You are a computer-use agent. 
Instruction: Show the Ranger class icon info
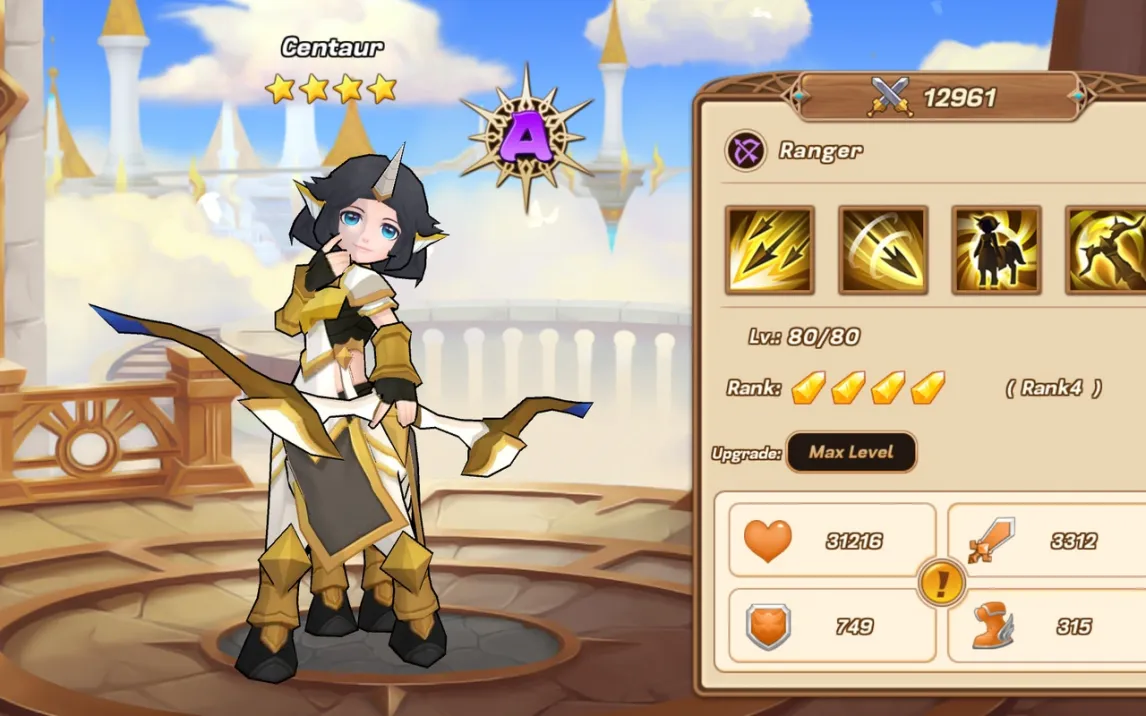745,151
